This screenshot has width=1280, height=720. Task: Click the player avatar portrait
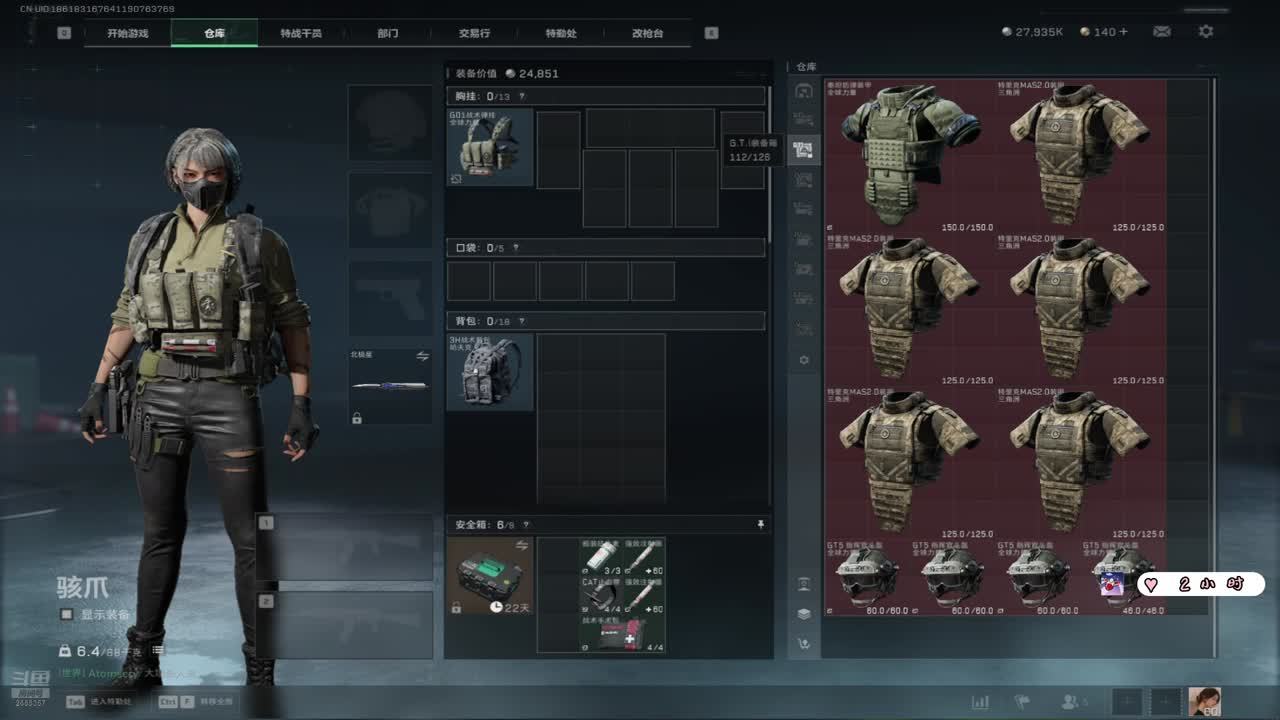point(1204,702)
